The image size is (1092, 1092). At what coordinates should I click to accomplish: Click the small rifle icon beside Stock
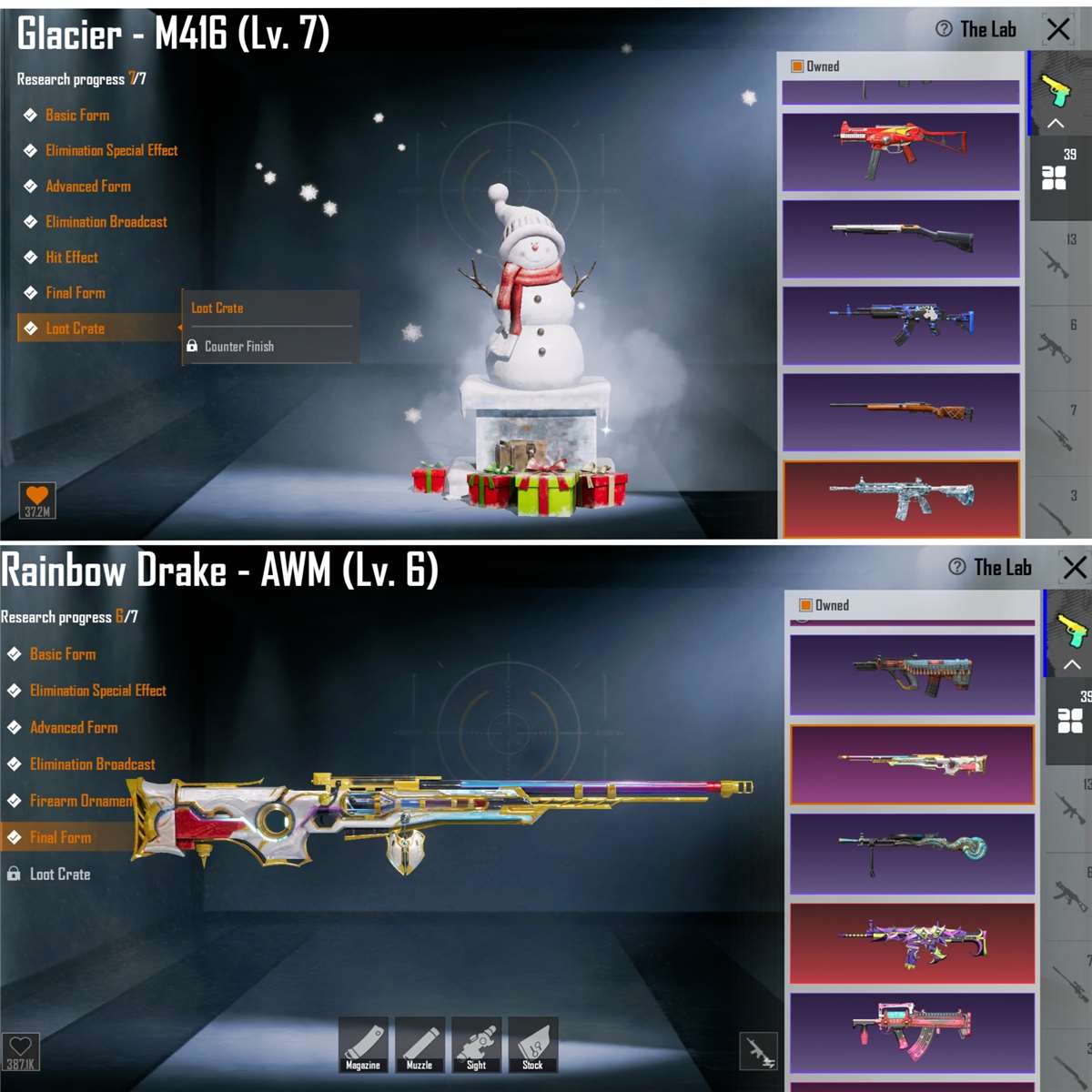(x=759, y=1051)
